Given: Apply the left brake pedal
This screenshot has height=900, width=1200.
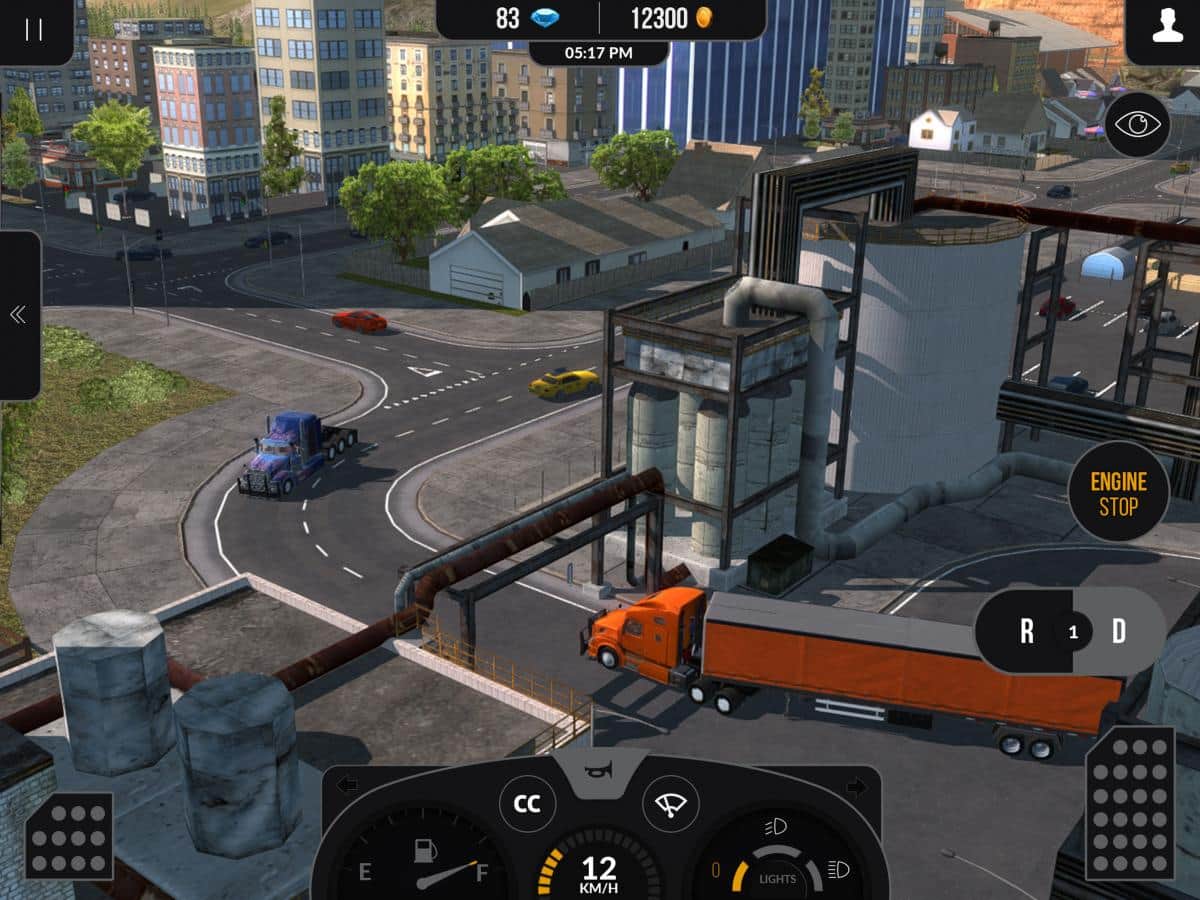Looking at the screenshot, I should 69,836.
